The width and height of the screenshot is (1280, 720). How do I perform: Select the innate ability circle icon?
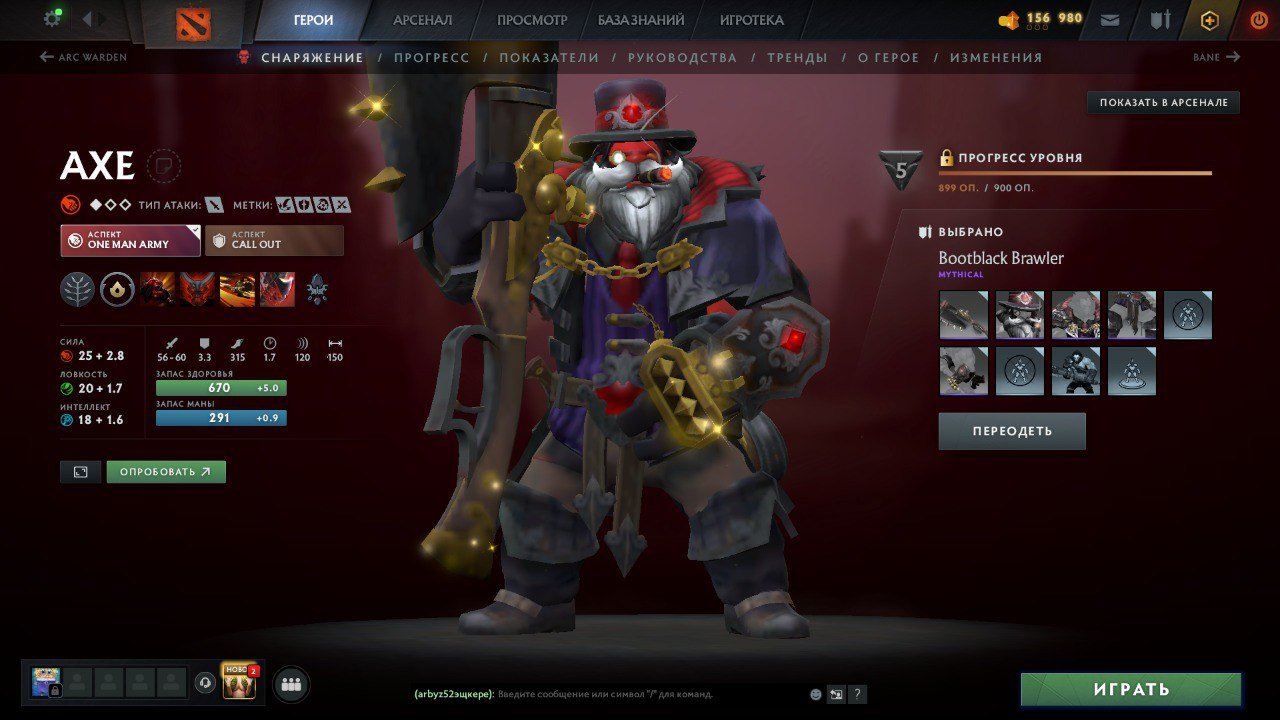pyautogui.click(x=117, y=290)
